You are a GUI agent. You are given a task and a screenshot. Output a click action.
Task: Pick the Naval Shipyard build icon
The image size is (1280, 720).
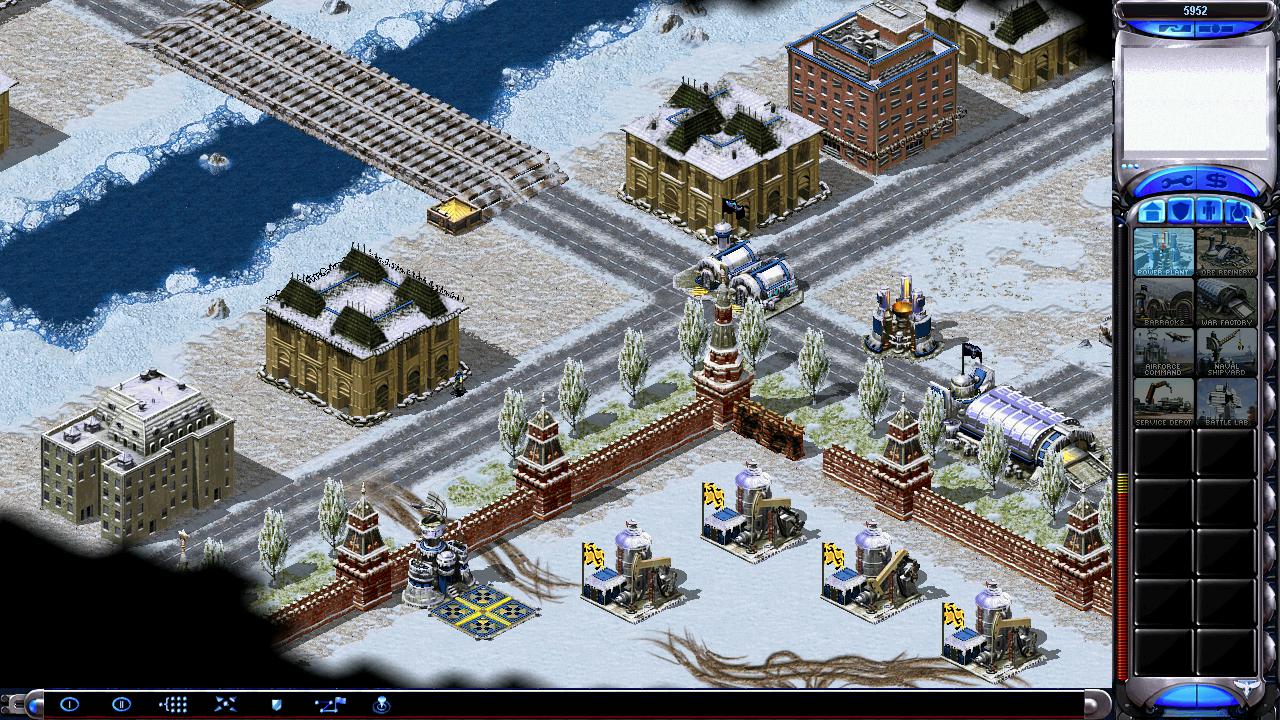click(1226, 352)
